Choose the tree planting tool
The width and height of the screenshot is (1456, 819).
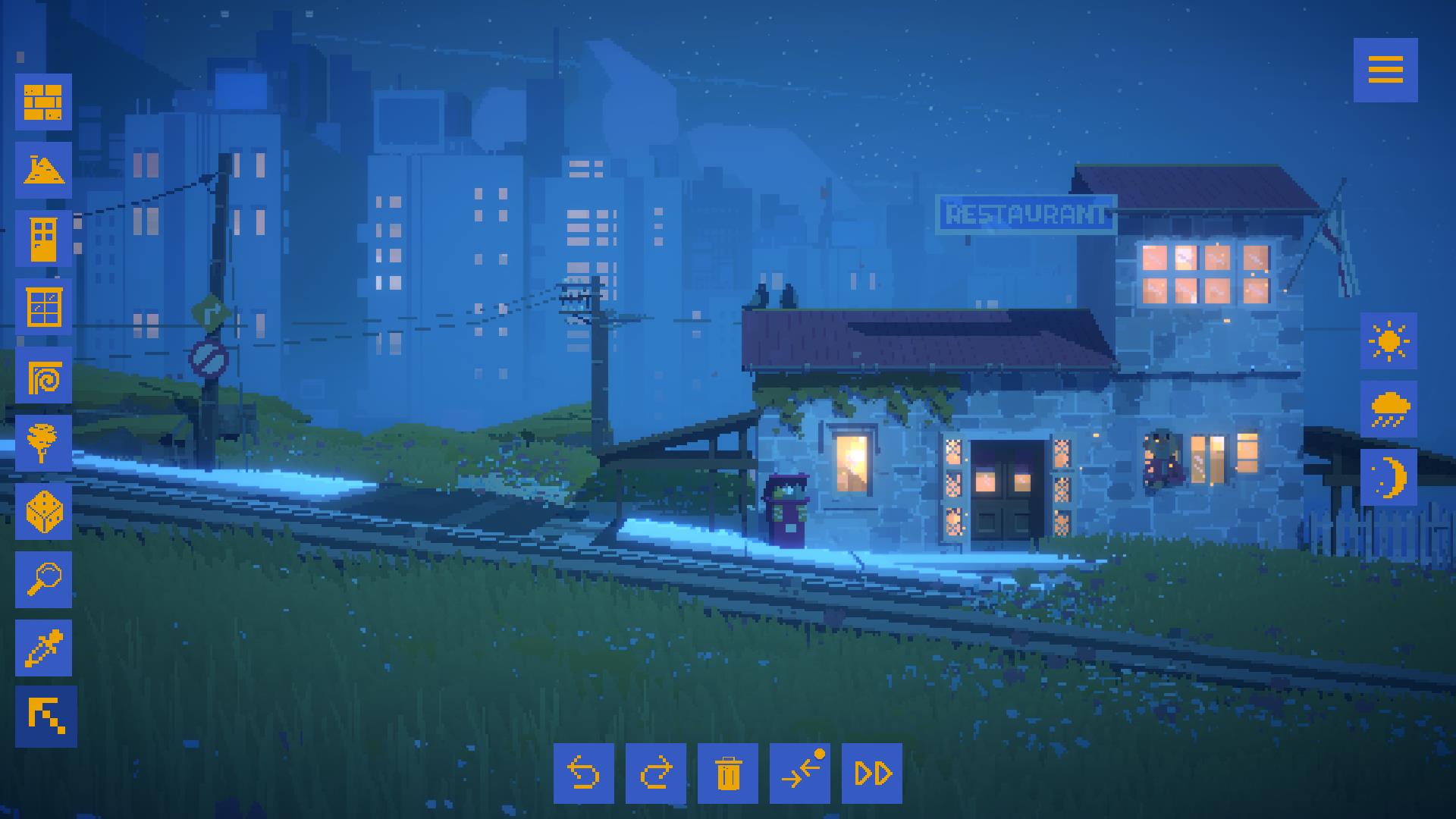click(43, 443)
